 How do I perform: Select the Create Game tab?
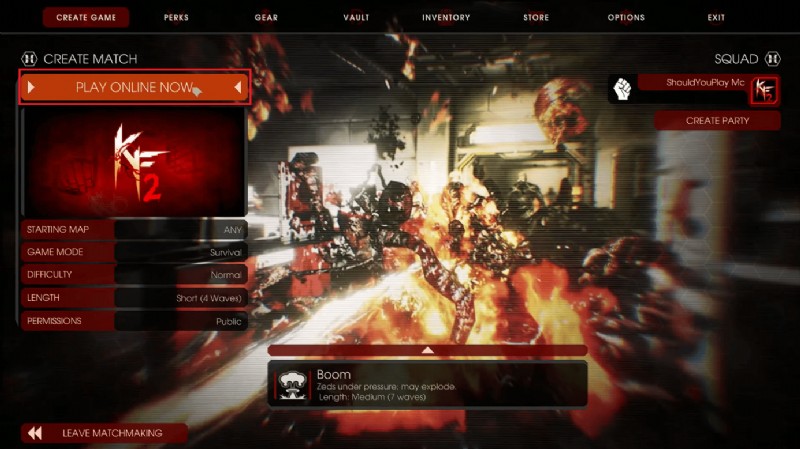pos(86,17)
